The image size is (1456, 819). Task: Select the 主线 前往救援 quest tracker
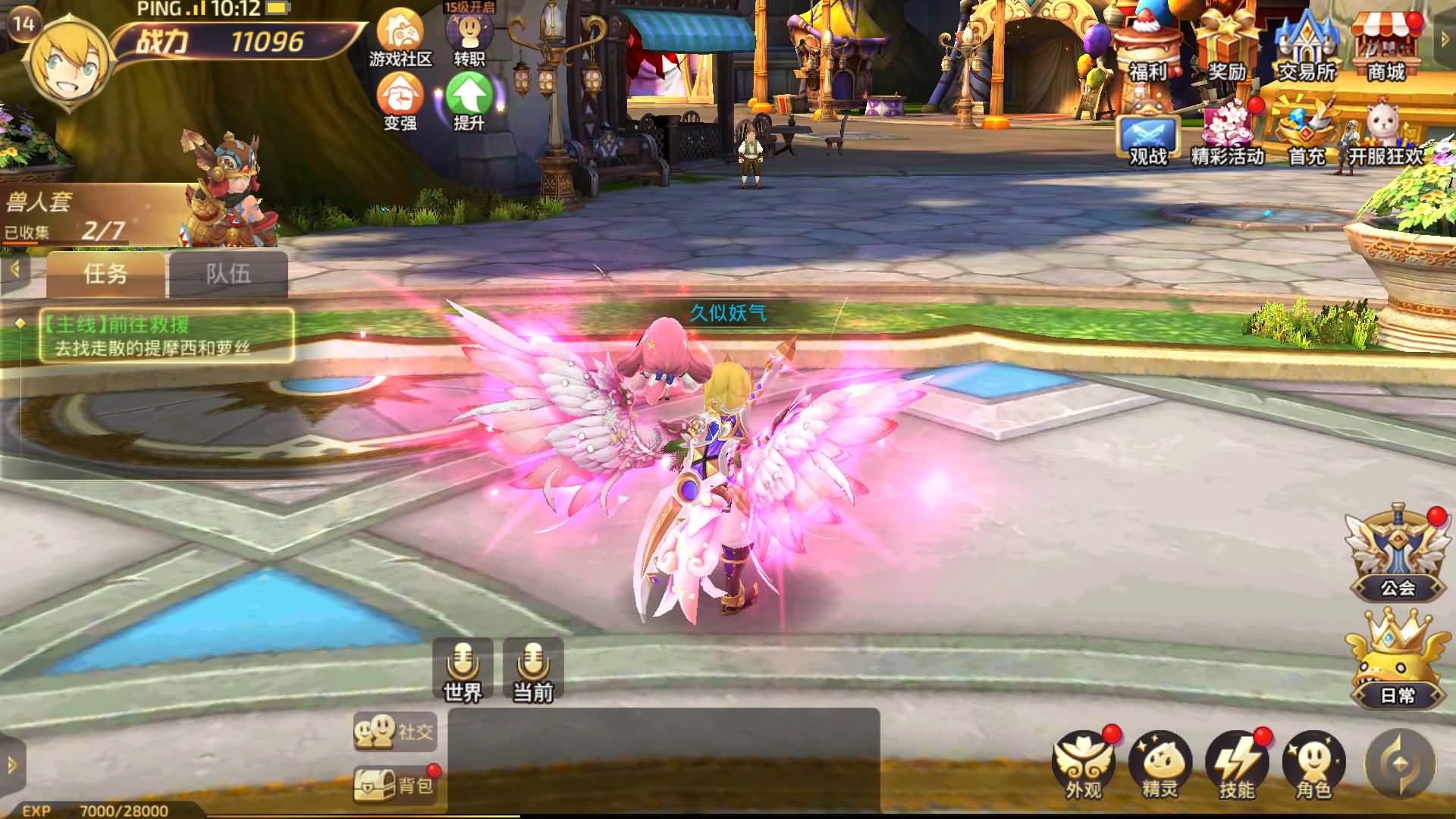(x=167, y=335)
